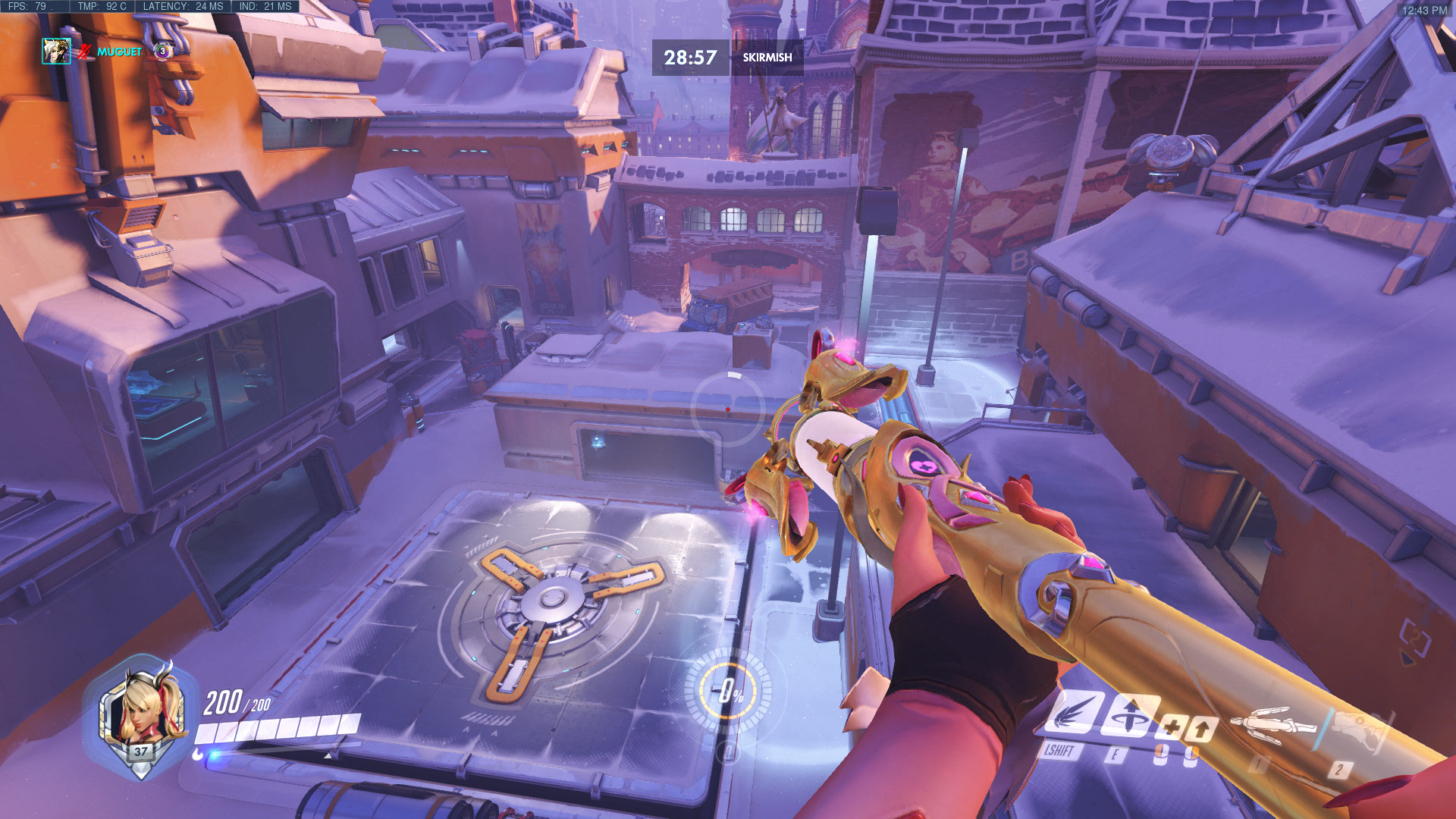Image resolution: width=1456 pixels, height=819 pixels.
Task: Click the healing beam plus icon
Action: click(1175, 726)
